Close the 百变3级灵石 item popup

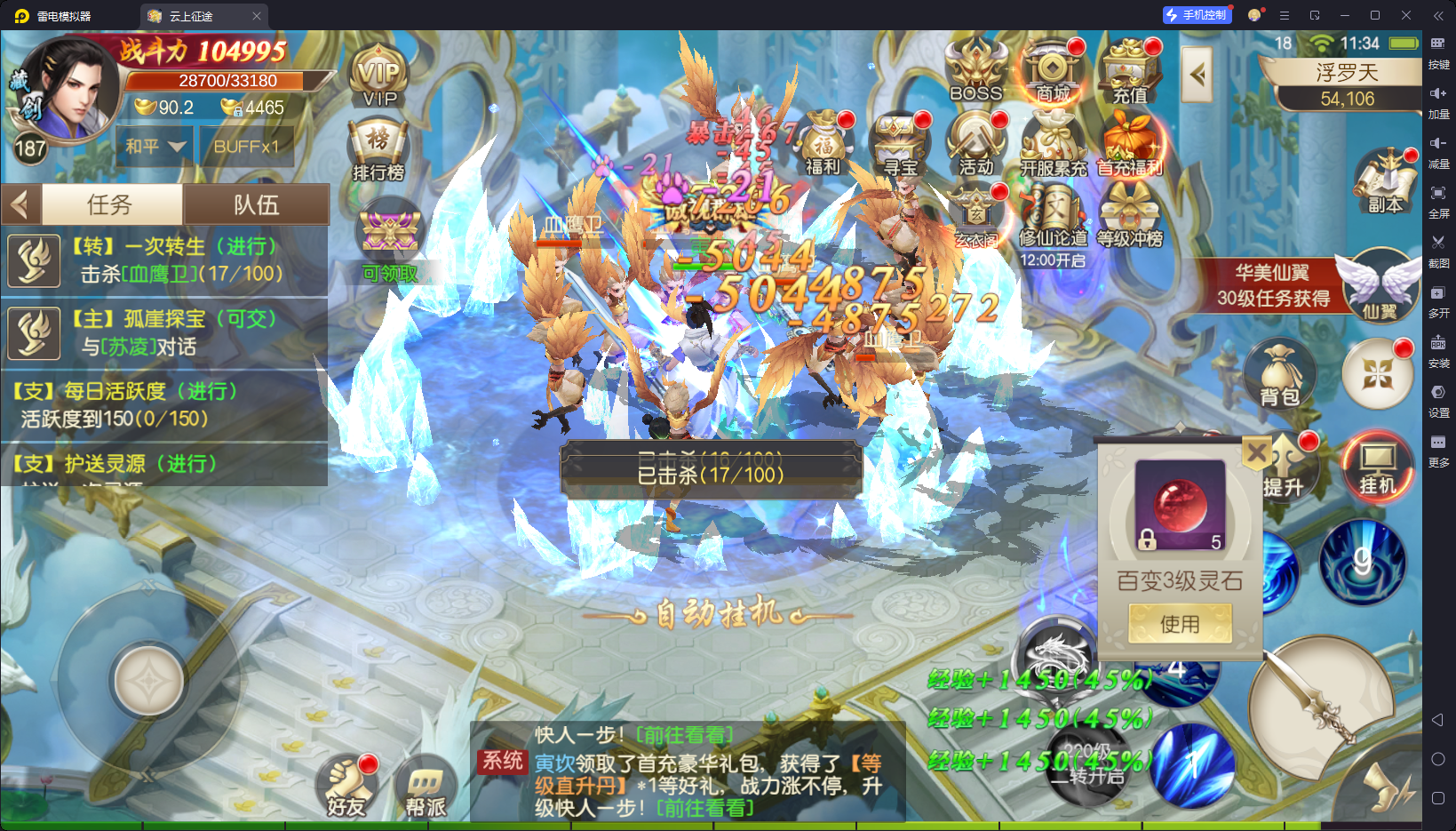coord(1256,453)
